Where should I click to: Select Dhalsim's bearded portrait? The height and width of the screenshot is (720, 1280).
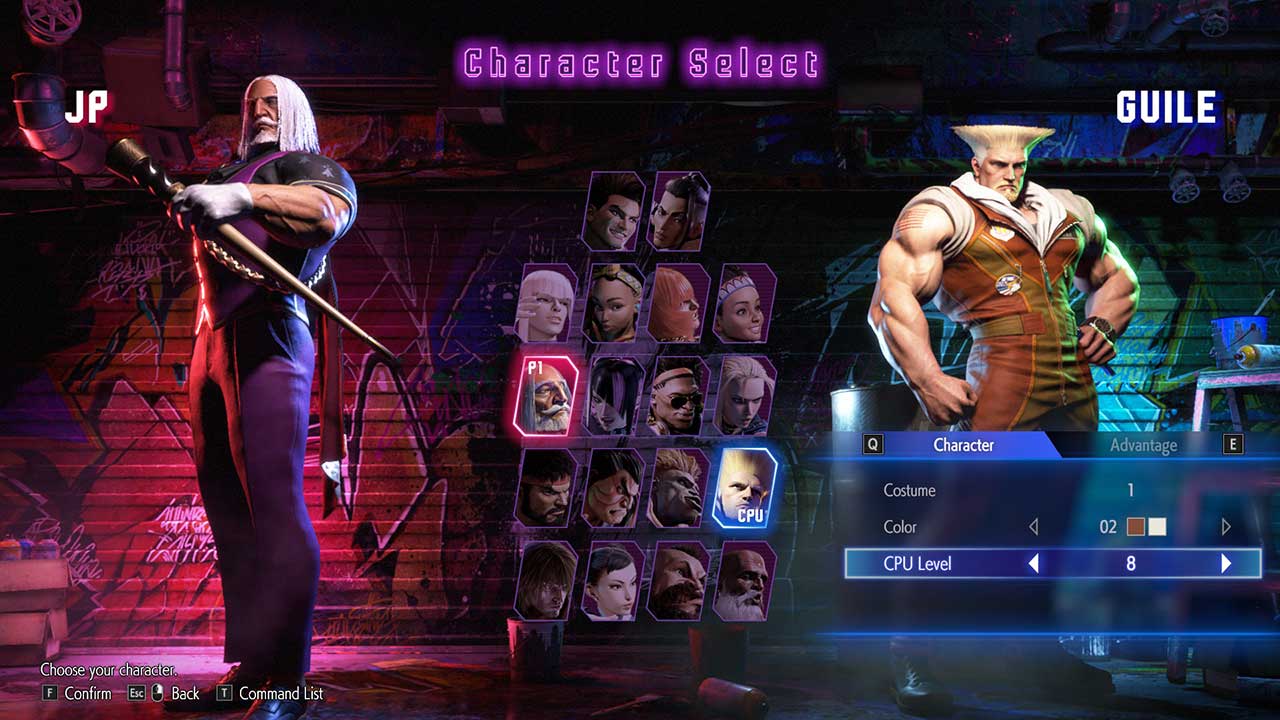pos(744,581)
